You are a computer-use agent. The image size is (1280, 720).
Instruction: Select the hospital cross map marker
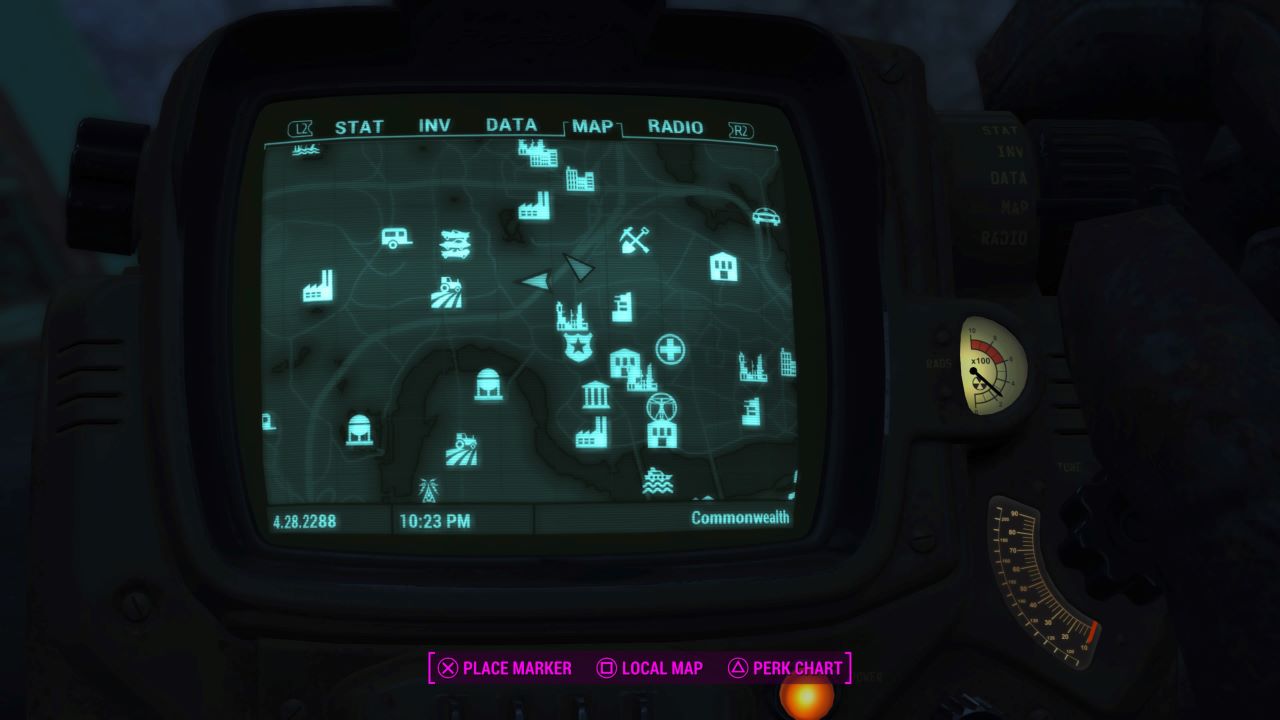[x=668, y=349]
